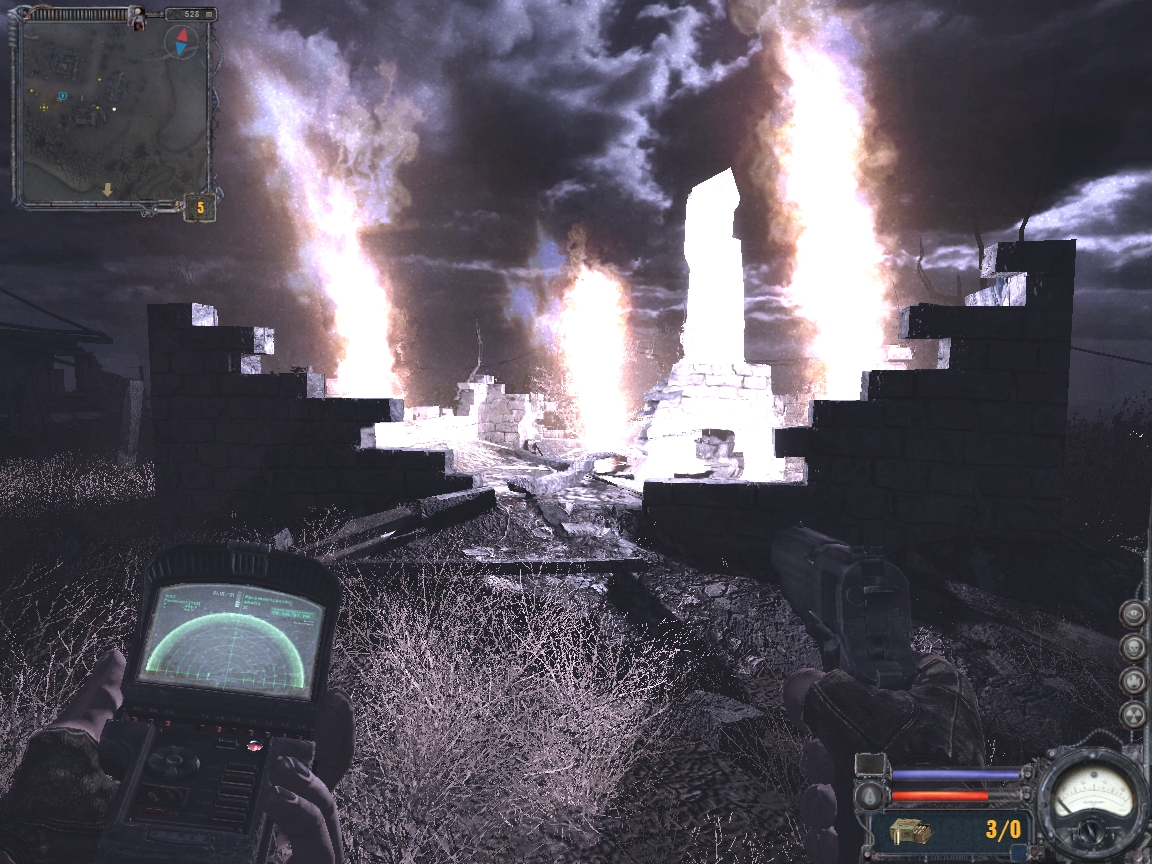The image size is (1152, 864).
Task: Click the fire hazard indicator
Action: (1131, 680)
